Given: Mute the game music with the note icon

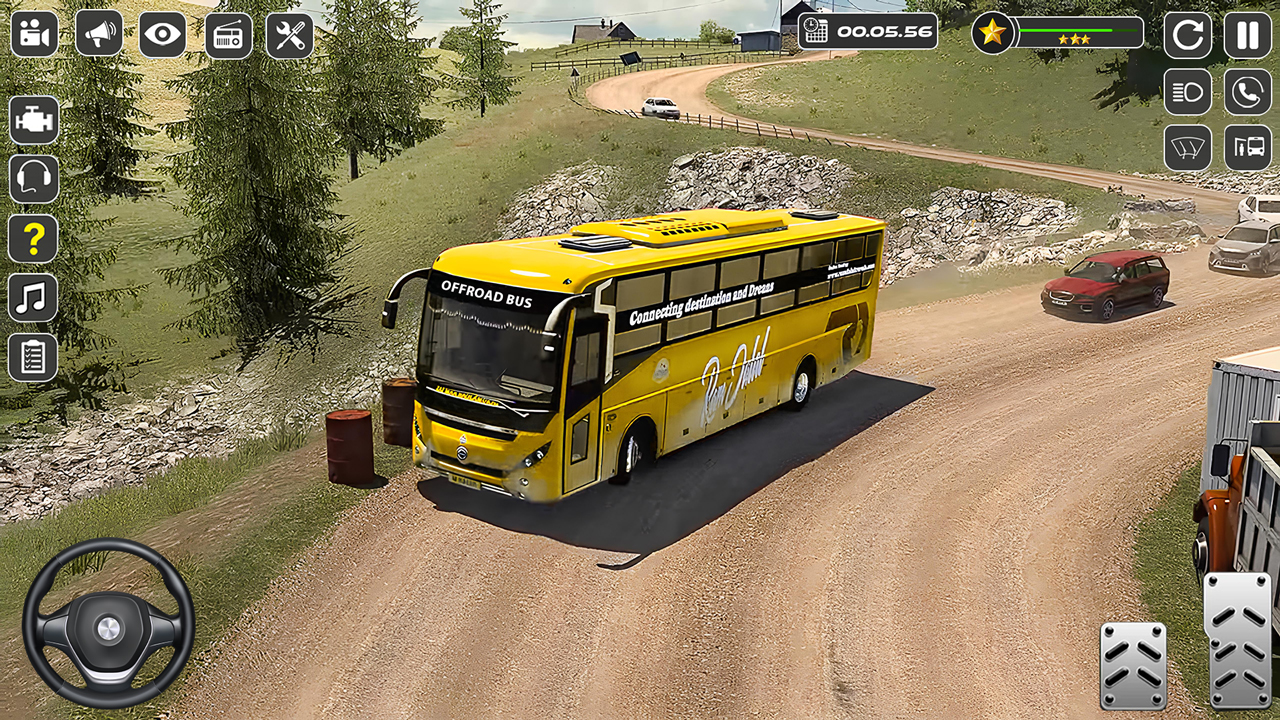Looking at the screenshot, I should pos(33,296).
